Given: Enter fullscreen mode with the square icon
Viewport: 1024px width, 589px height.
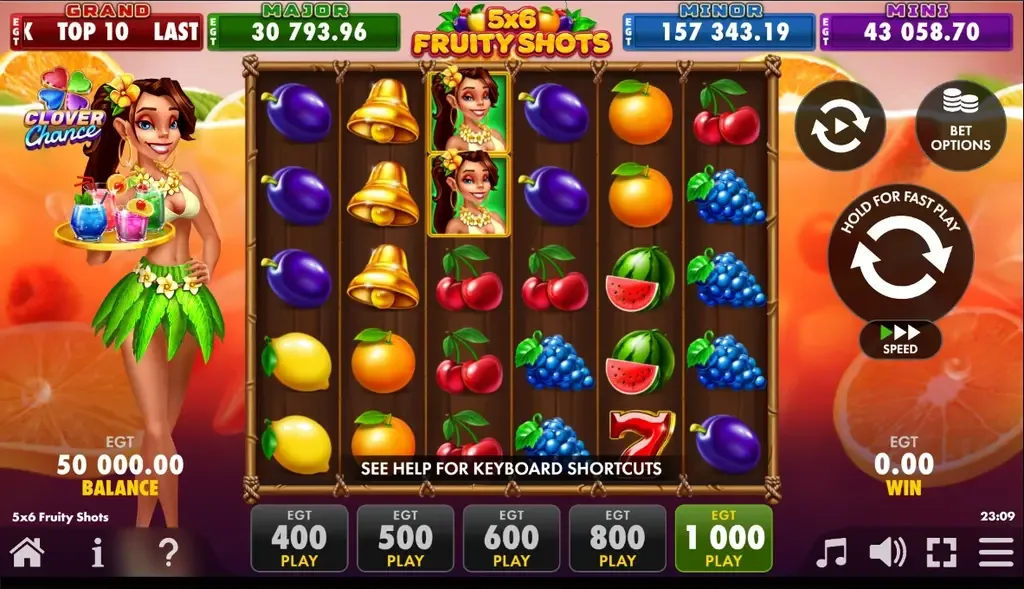Looking at the screenshot, I should [x=941, y=552].
